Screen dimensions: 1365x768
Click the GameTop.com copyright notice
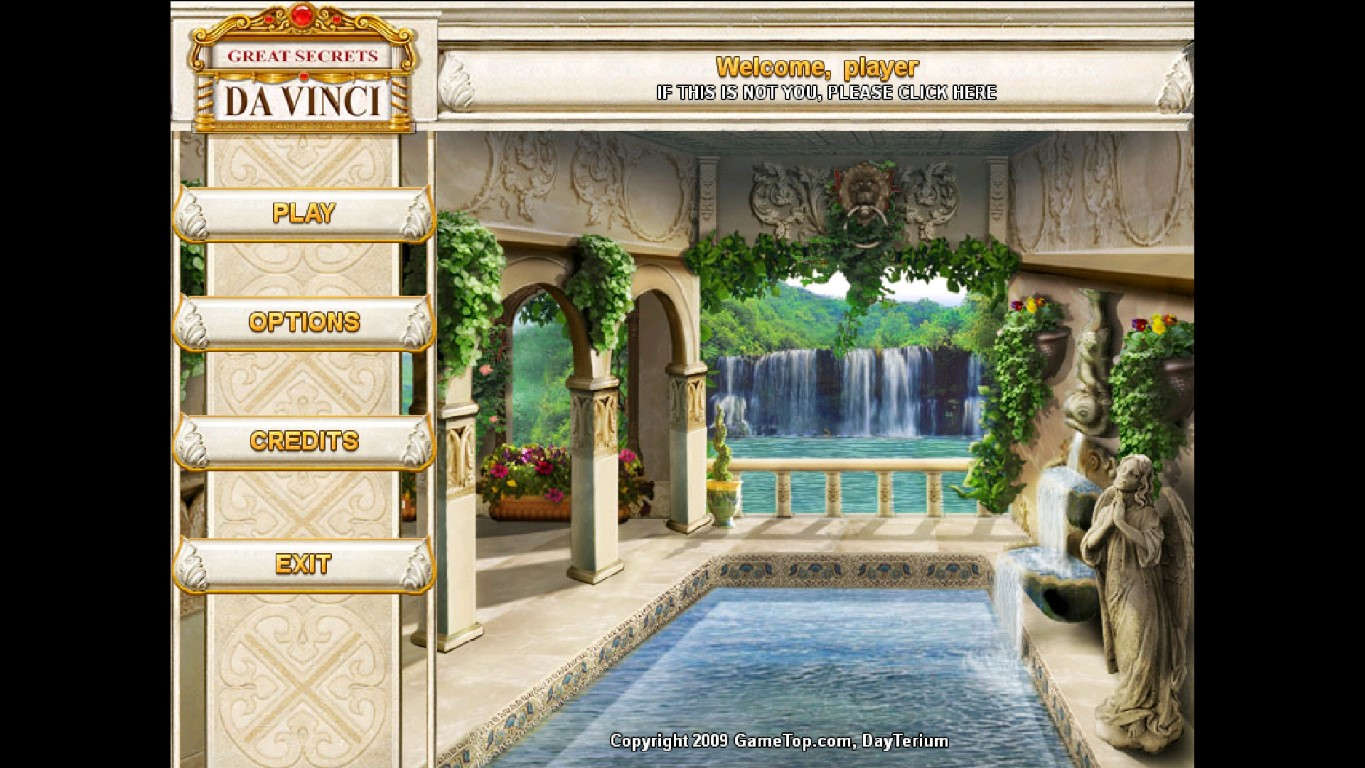[x=780, y=741]
